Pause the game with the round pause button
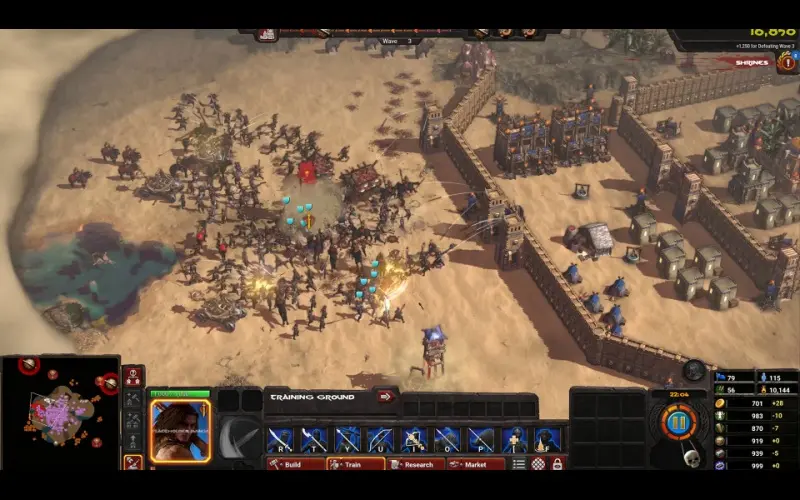The width and height of the screenshot is (800, 500). (677, 421)
